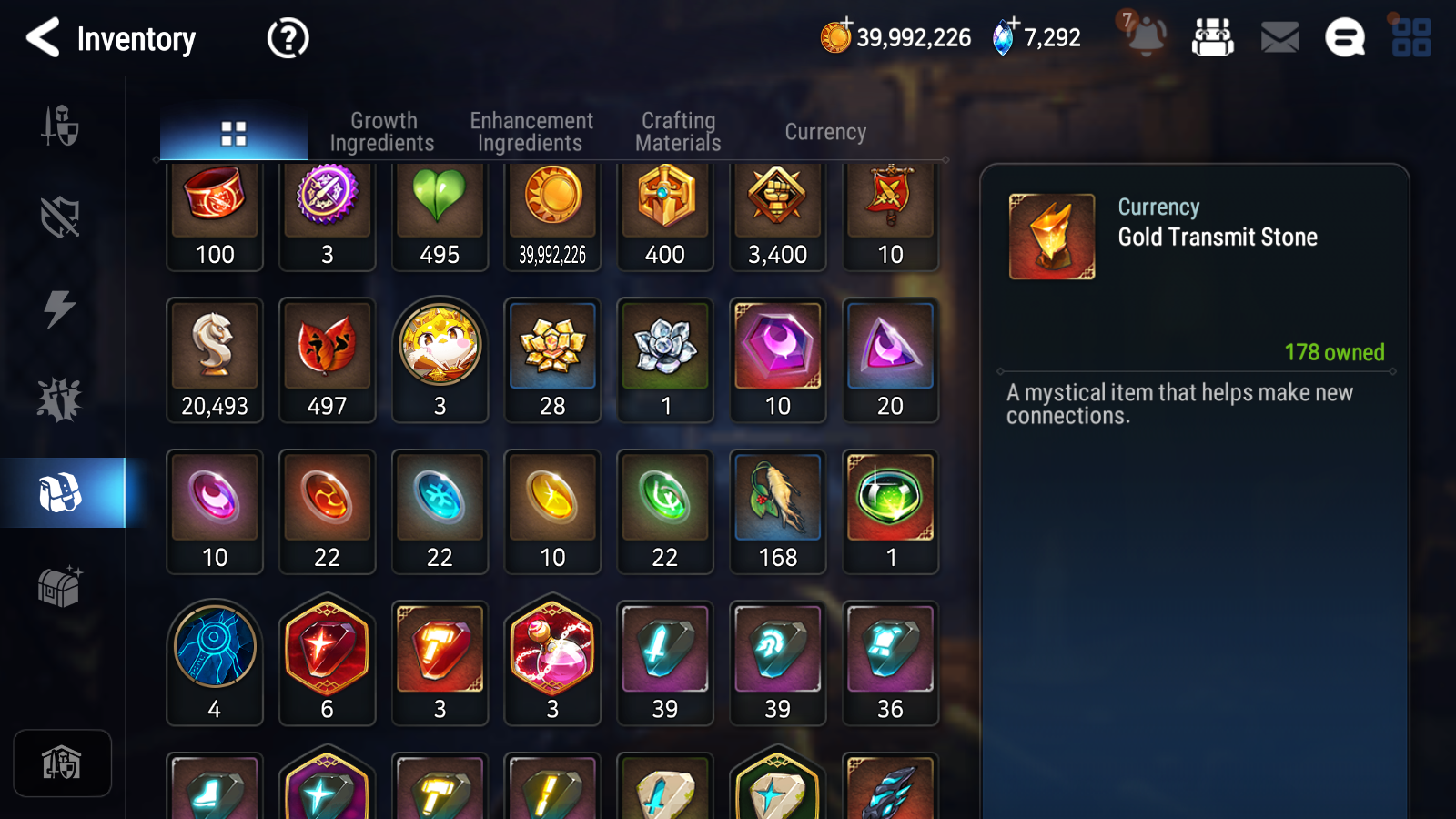Open the four-square main menu
The width and height of the screenshot is (1456, 819).
(x=1411, y=38)
